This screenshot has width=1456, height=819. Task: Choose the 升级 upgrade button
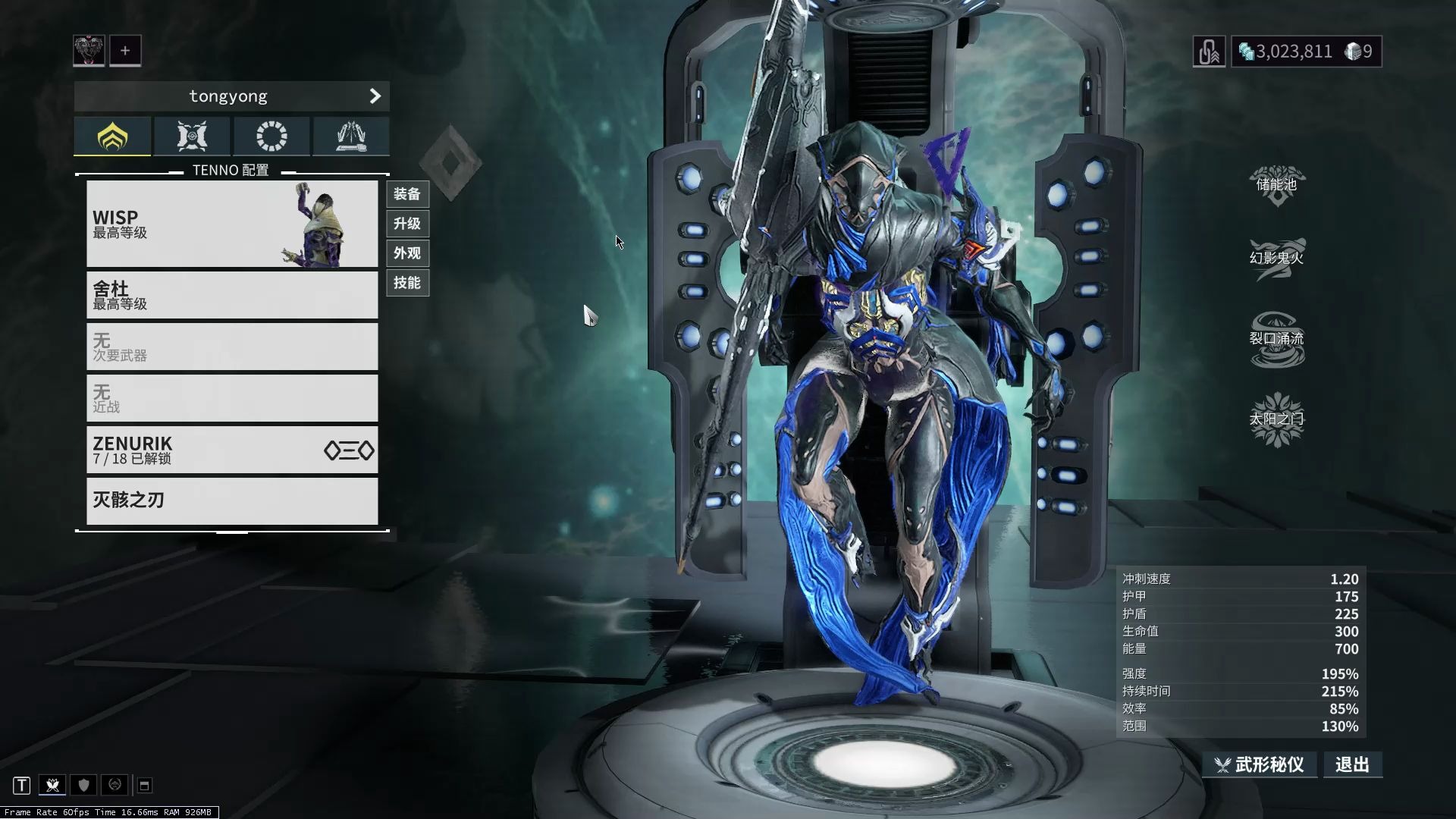coord(407,224)
